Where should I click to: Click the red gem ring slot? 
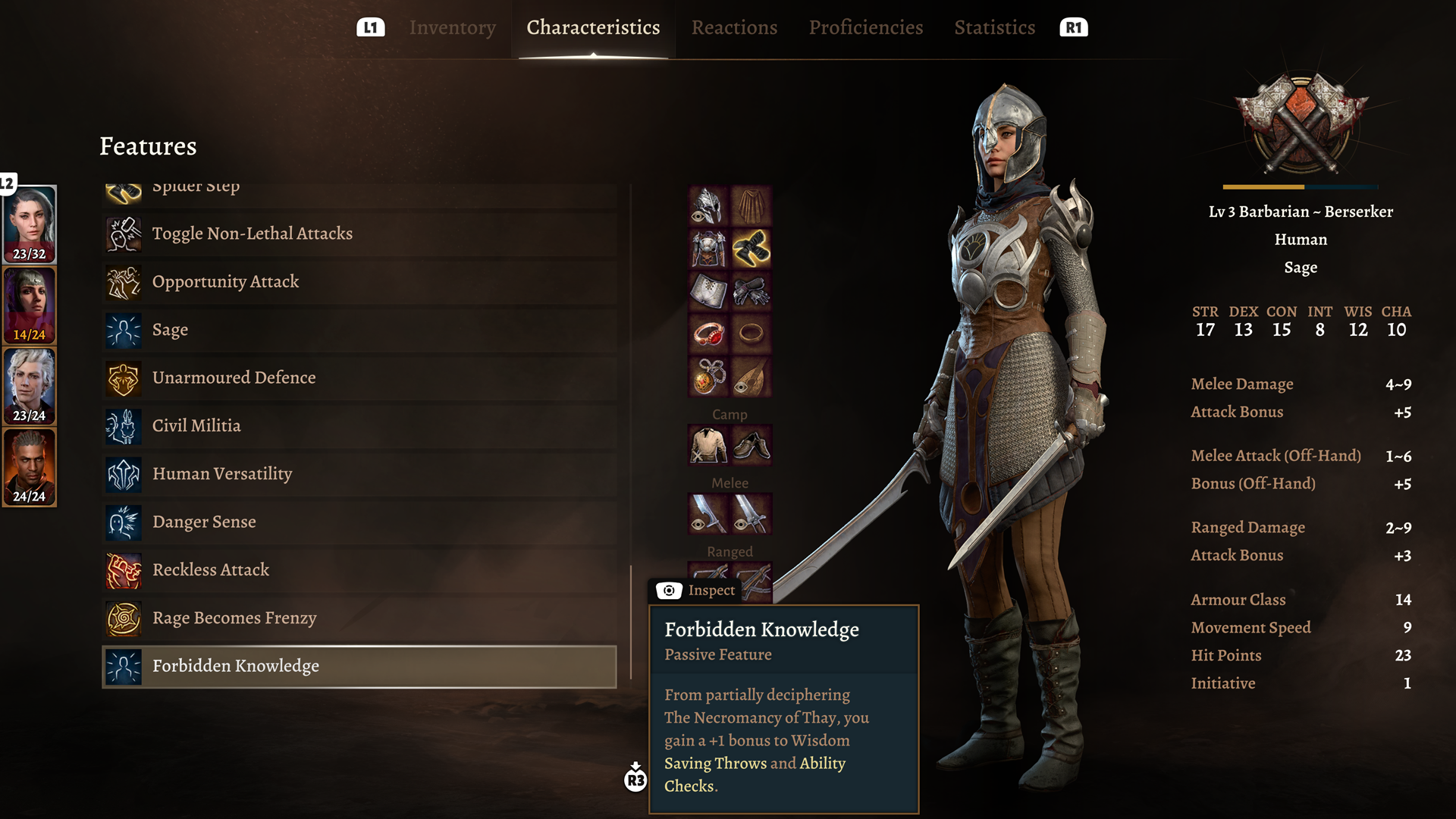[708, 334]
